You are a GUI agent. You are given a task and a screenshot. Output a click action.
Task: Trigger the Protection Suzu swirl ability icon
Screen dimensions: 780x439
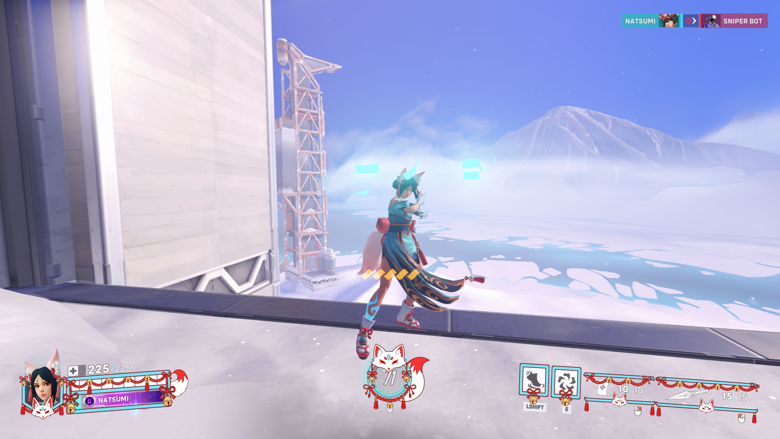coord(566,382)
